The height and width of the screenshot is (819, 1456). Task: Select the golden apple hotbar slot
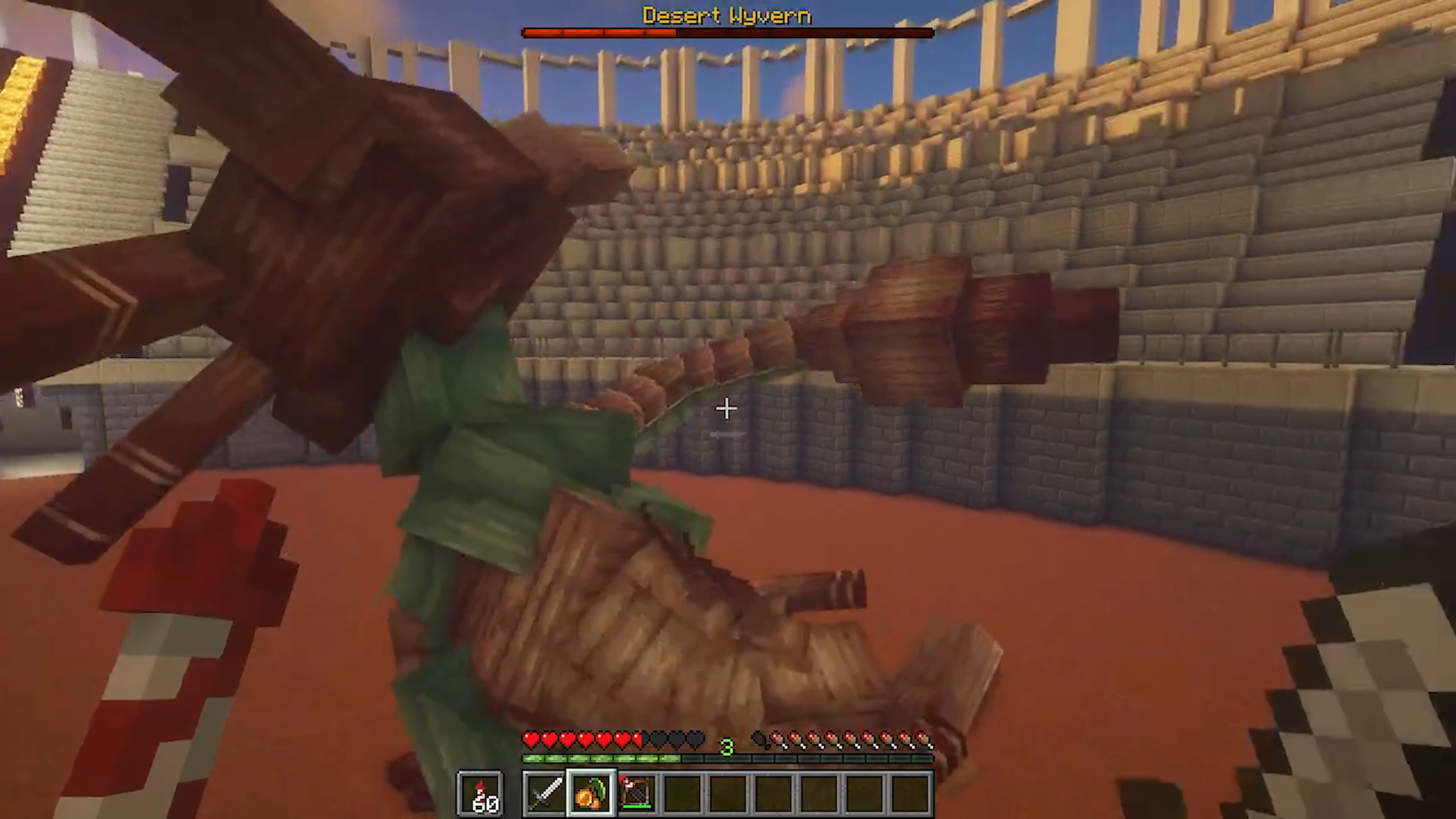pos(592,791)
